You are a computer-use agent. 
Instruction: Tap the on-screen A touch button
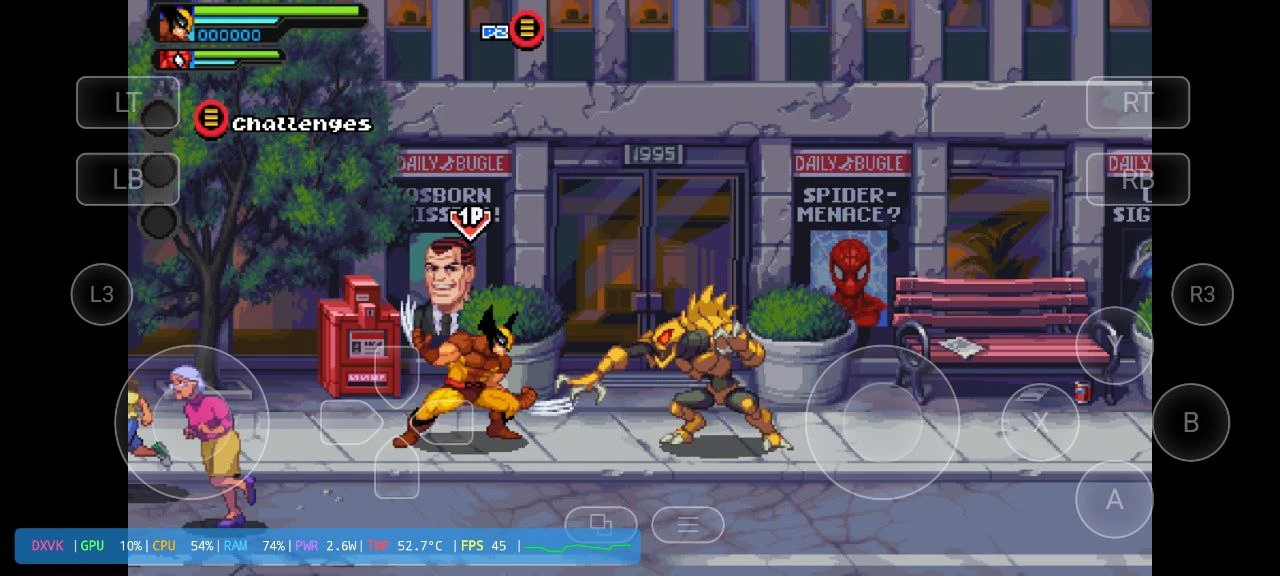[1114, 500]
